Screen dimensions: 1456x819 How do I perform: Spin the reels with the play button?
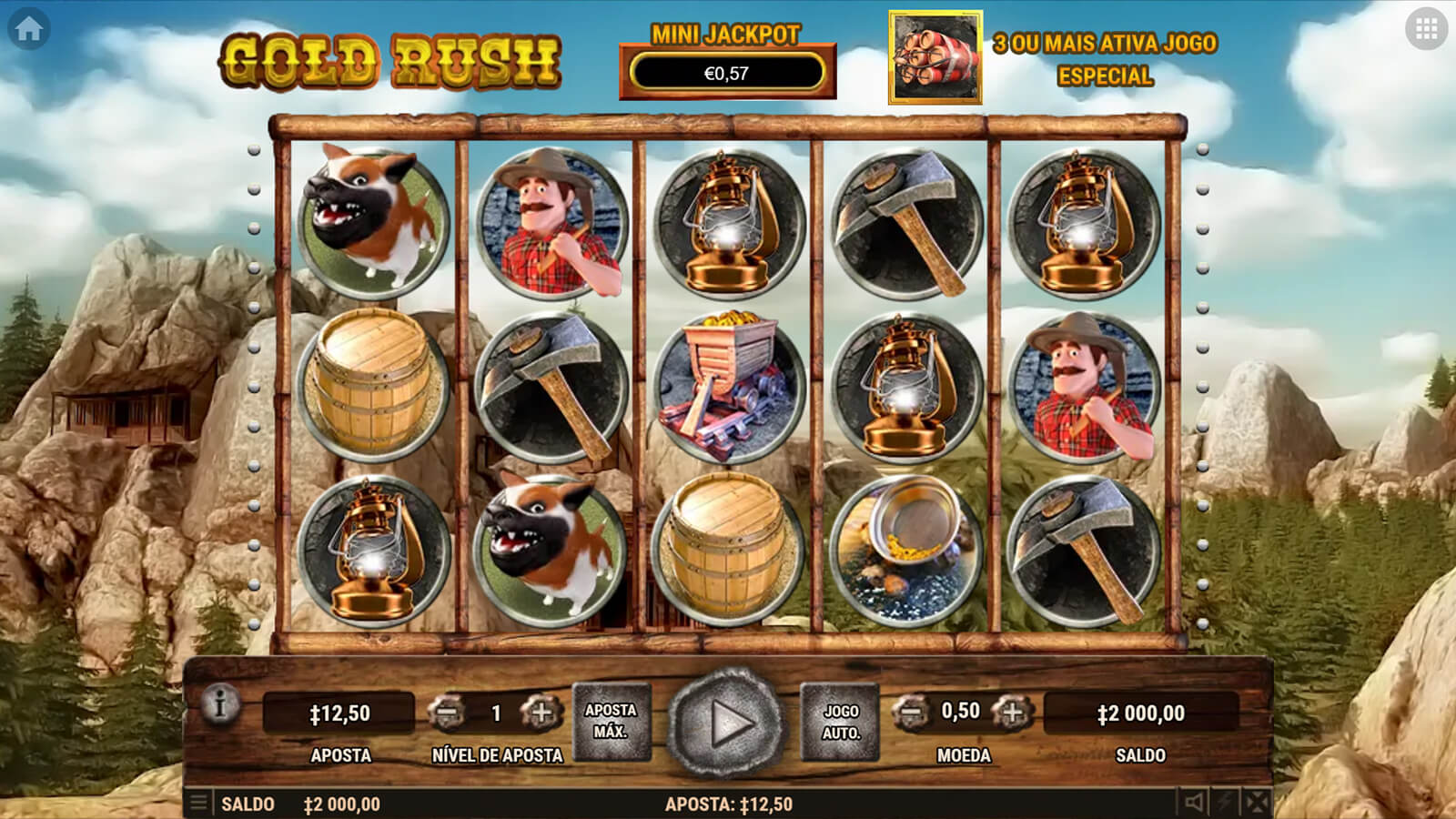point(726,723)
